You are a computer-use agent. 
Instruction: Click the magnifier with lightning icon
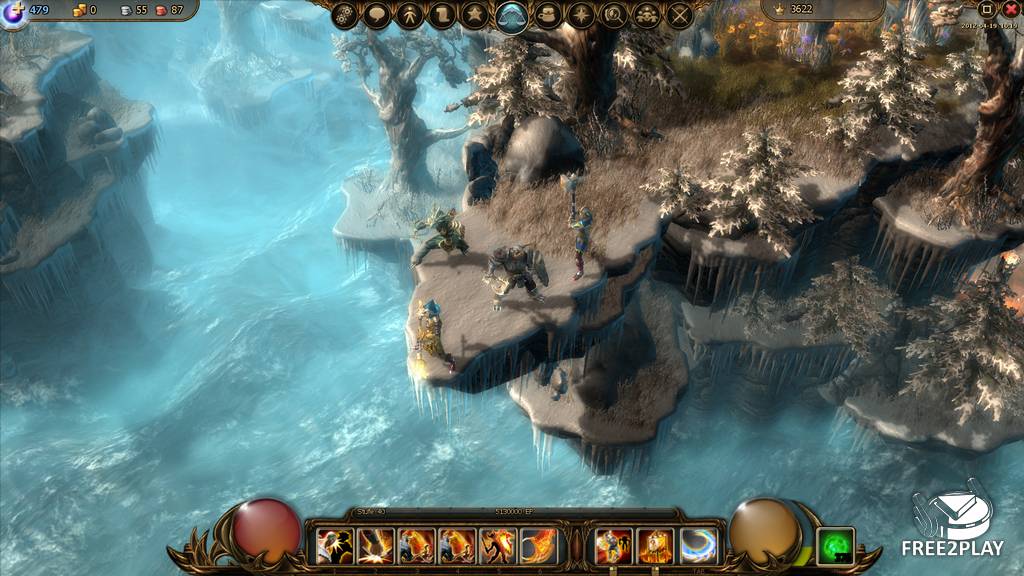coord(613,15)
